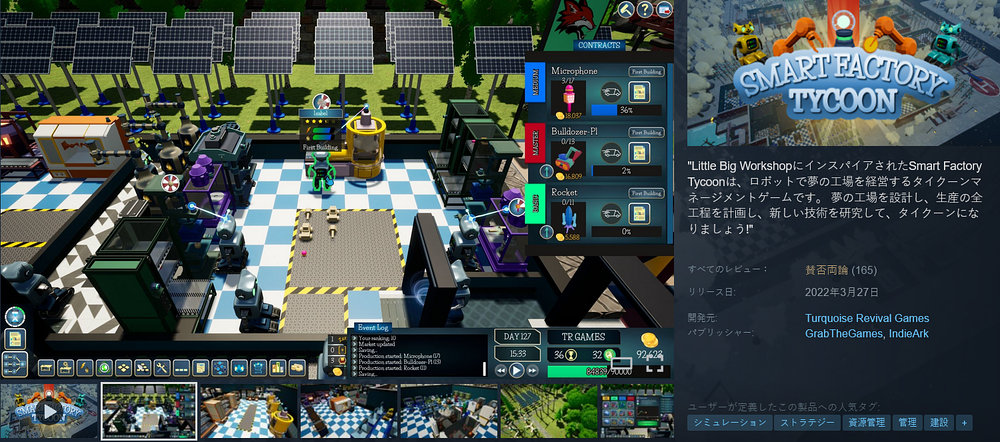Viewport: 1000px width, 442px height.
Task: Open the help question mark button
Action: (x=646, y=9)
